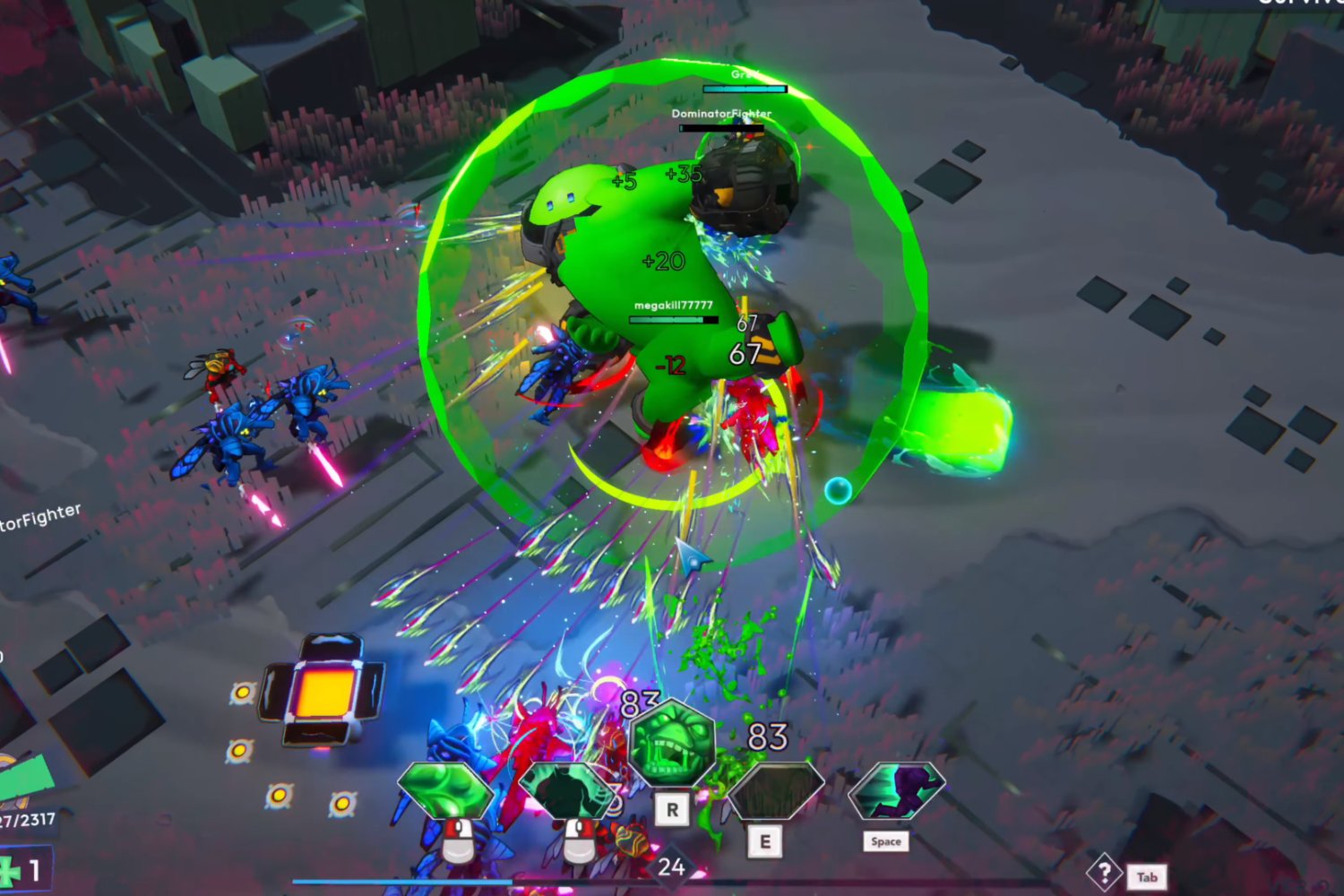Click the level 24 diamond badge to expand stats

(x=672, y=866)
